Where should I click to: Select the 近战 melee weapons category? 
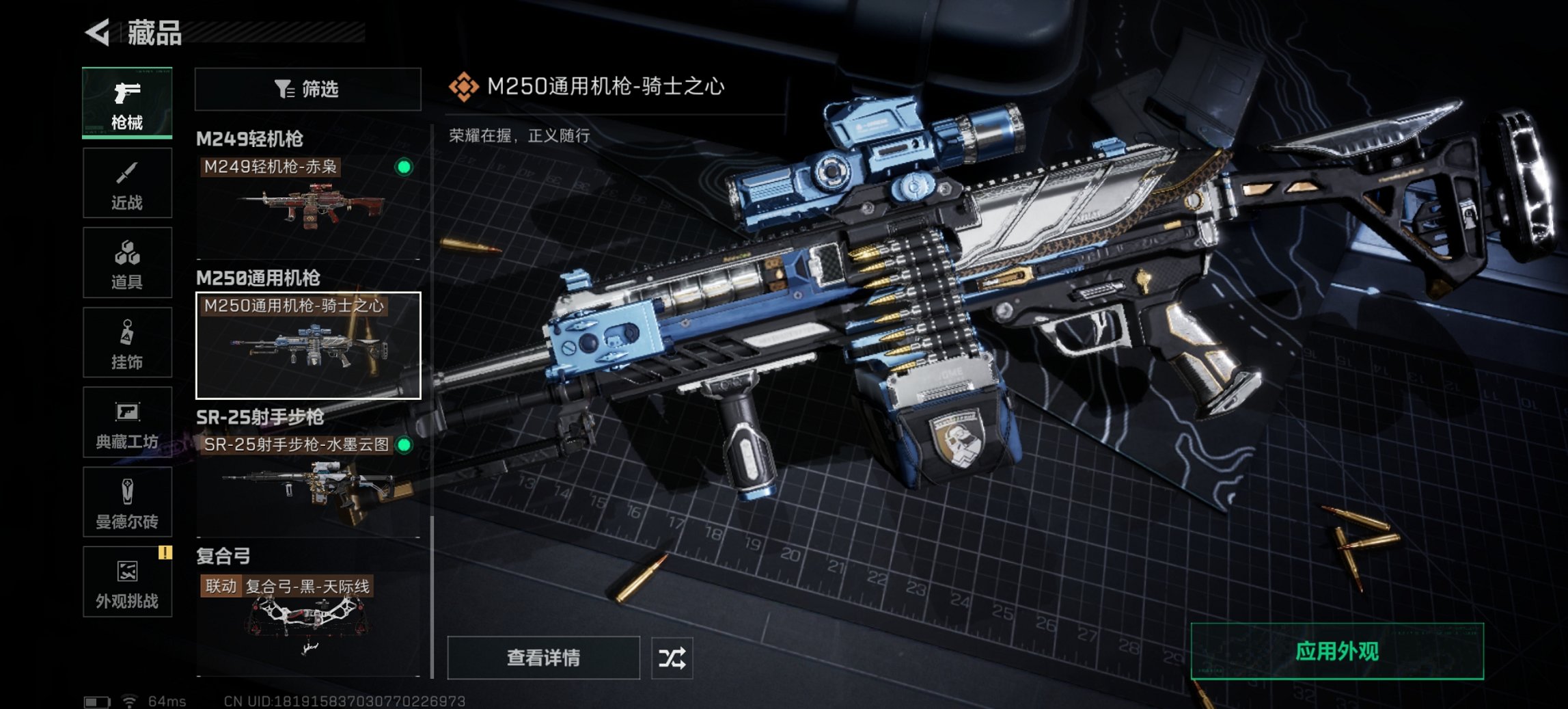[127, 183]
